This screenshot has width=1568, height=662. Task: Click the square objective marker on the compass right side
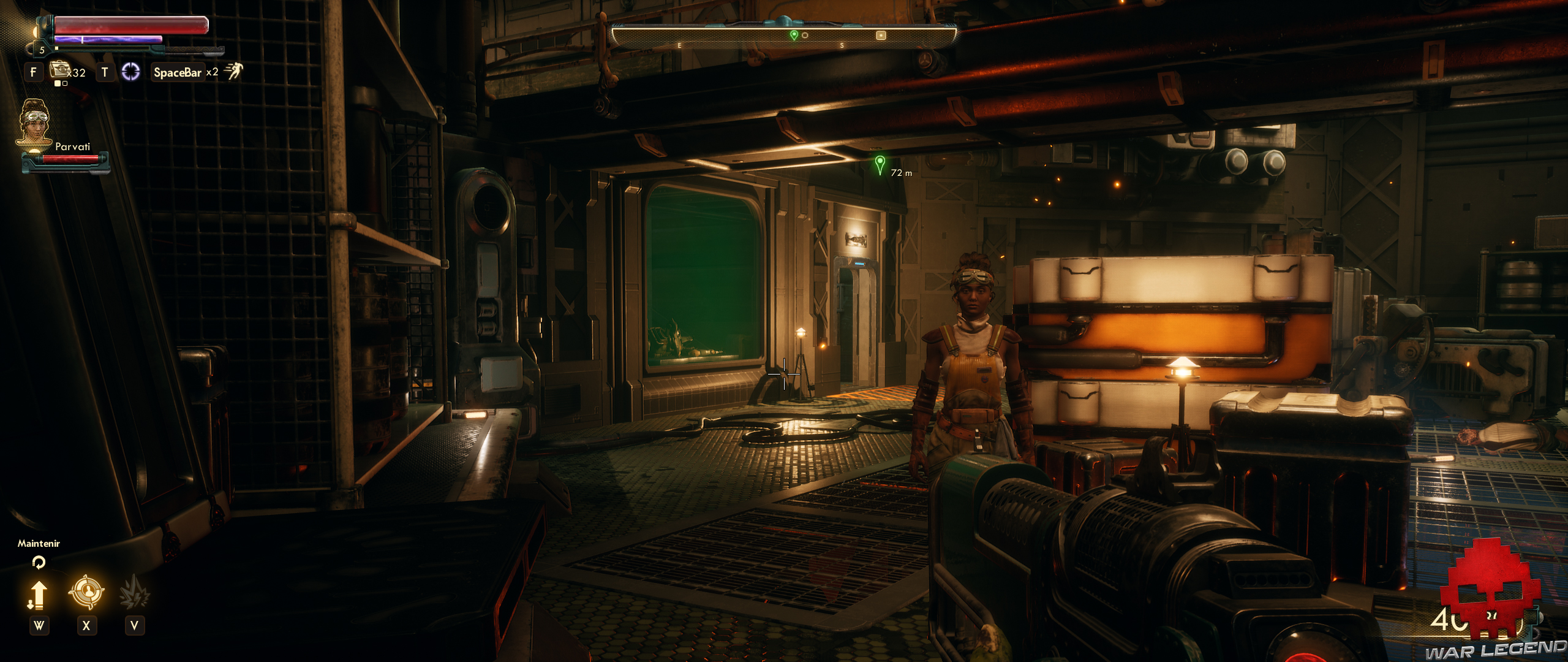pos(880,36)
